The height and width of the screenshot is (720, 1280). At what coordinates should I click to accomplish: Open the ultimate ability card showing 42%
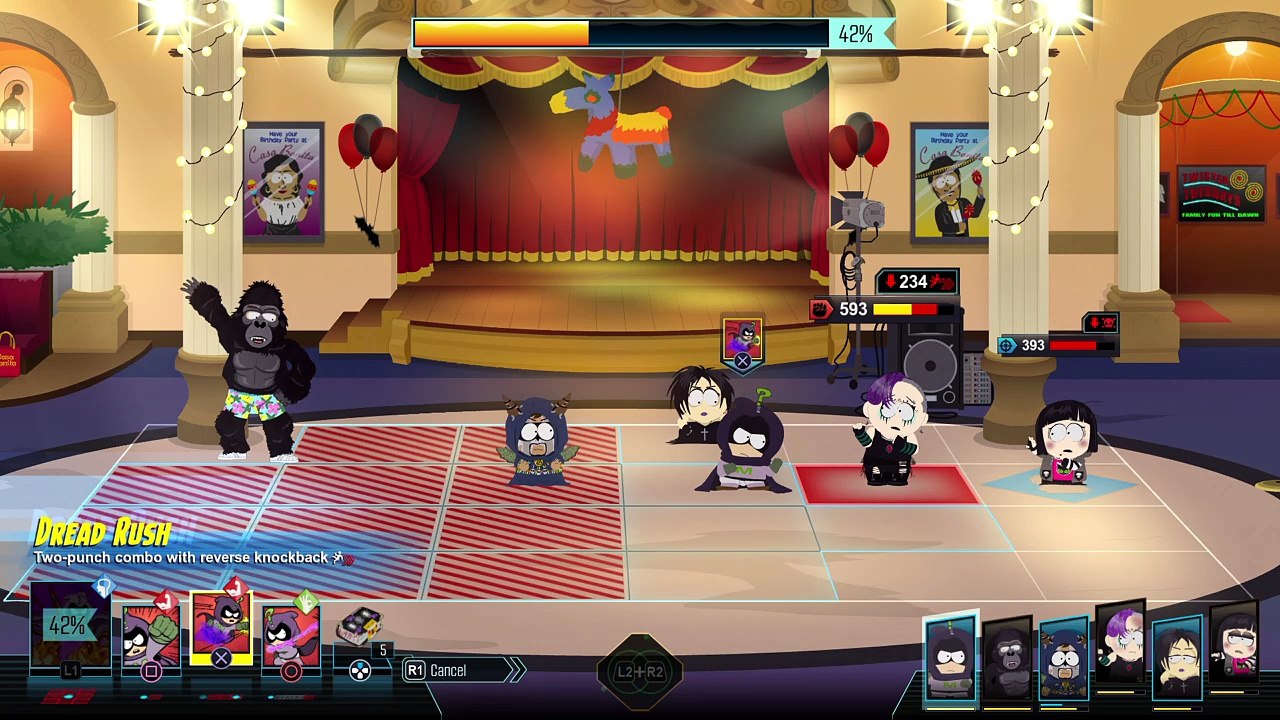[x=68, y=627]
